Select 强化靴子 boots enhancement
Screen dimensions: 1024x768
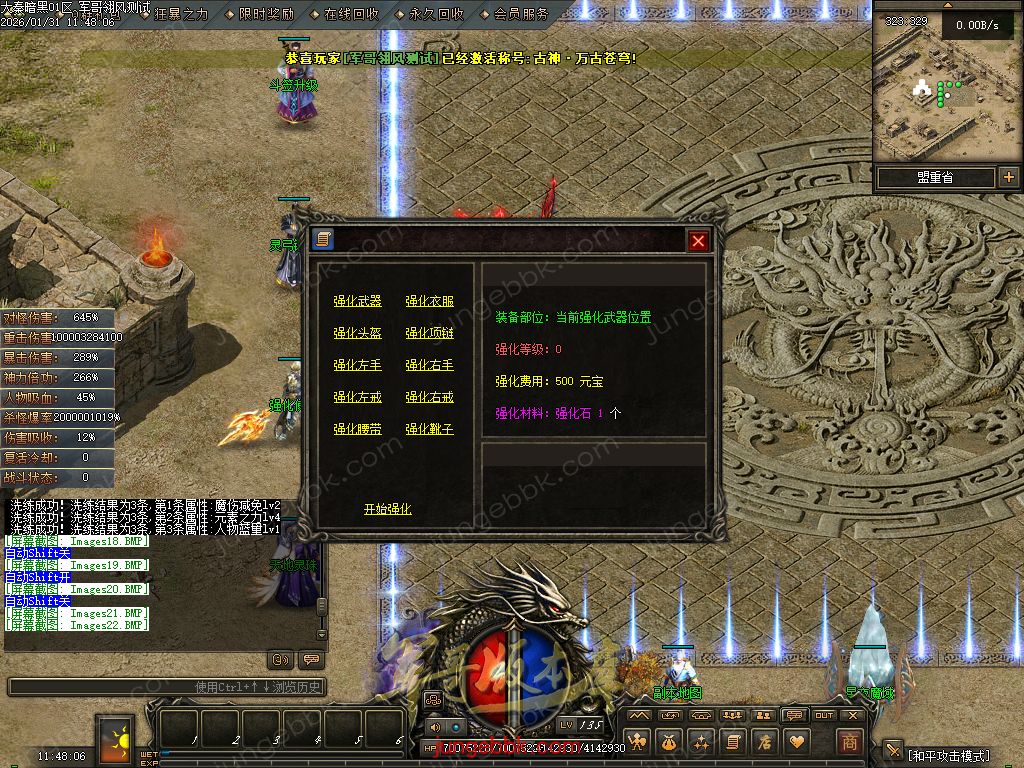(429, 429)
